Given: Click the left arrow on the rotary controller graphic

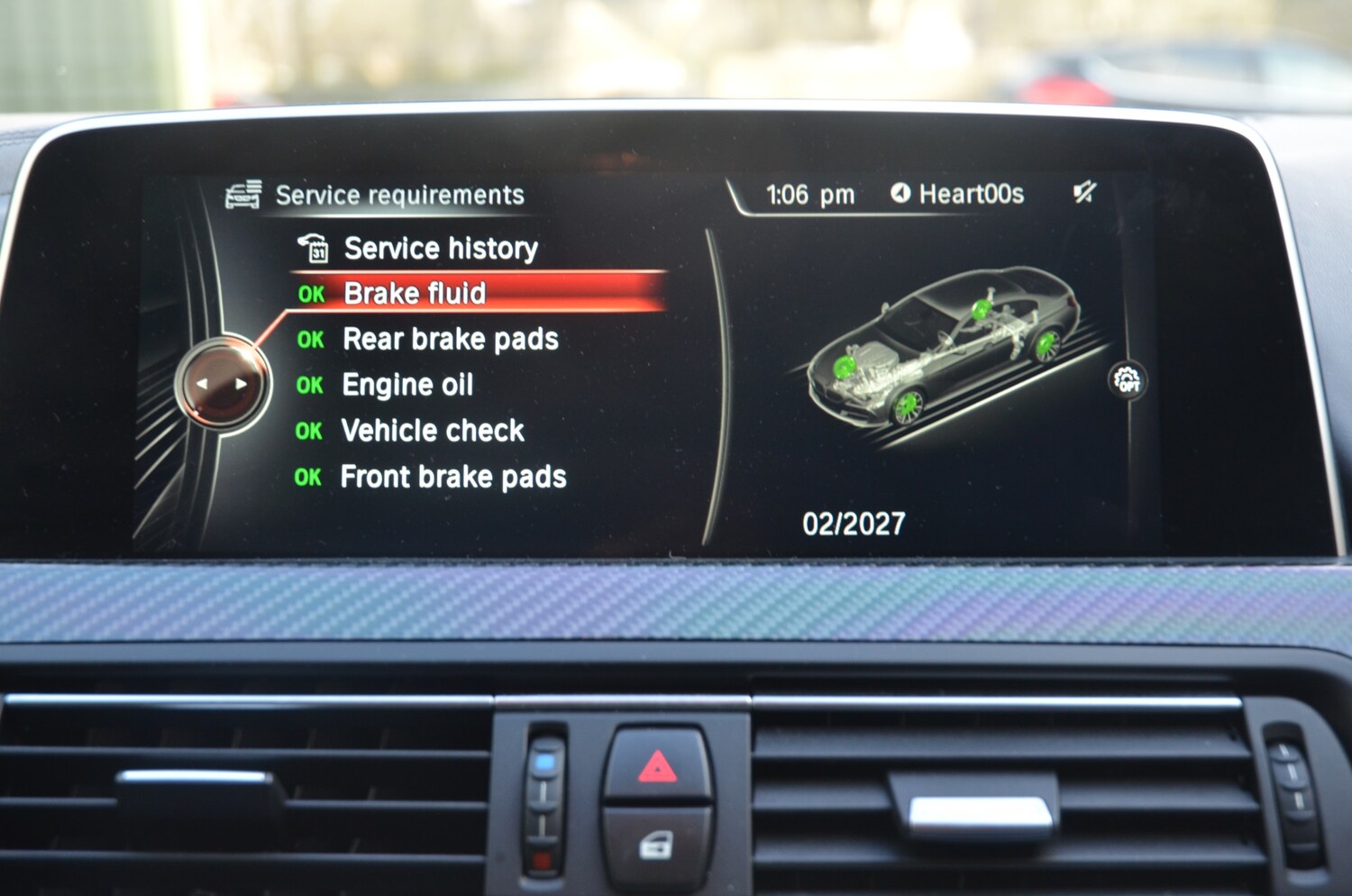Looking at the screenshot, I should point(205,383).
